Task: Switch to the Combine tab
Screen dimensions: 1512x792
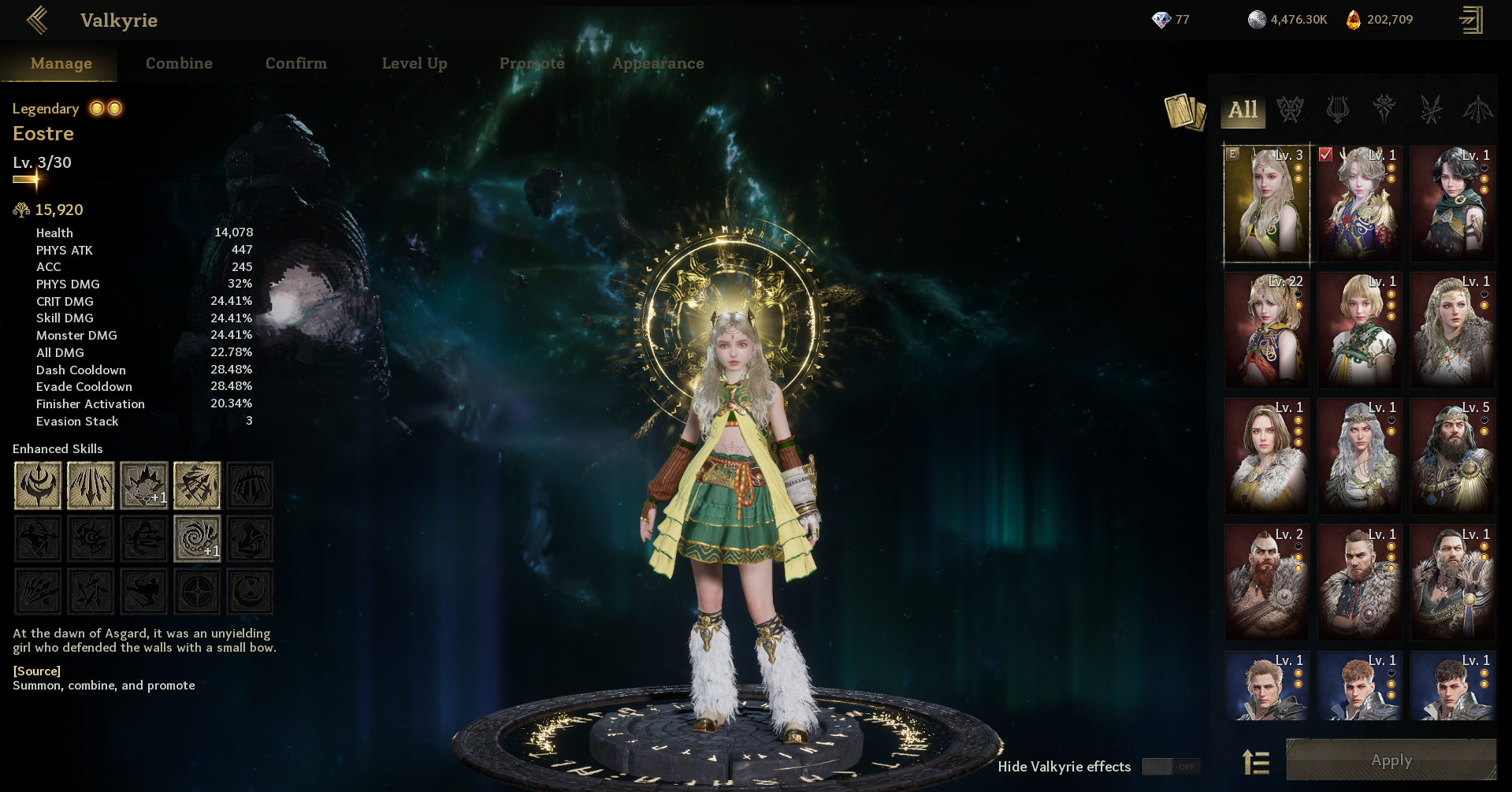Action: click(179, 63)
